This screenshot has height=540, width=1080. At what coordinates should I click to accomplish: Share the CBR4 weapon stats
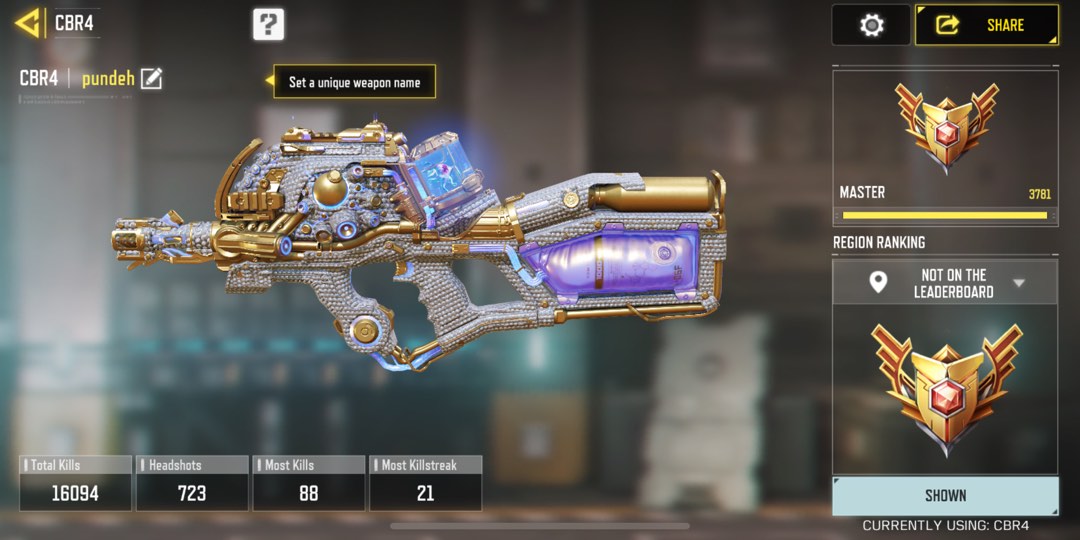pyautogui.click(x=987, y=25)
